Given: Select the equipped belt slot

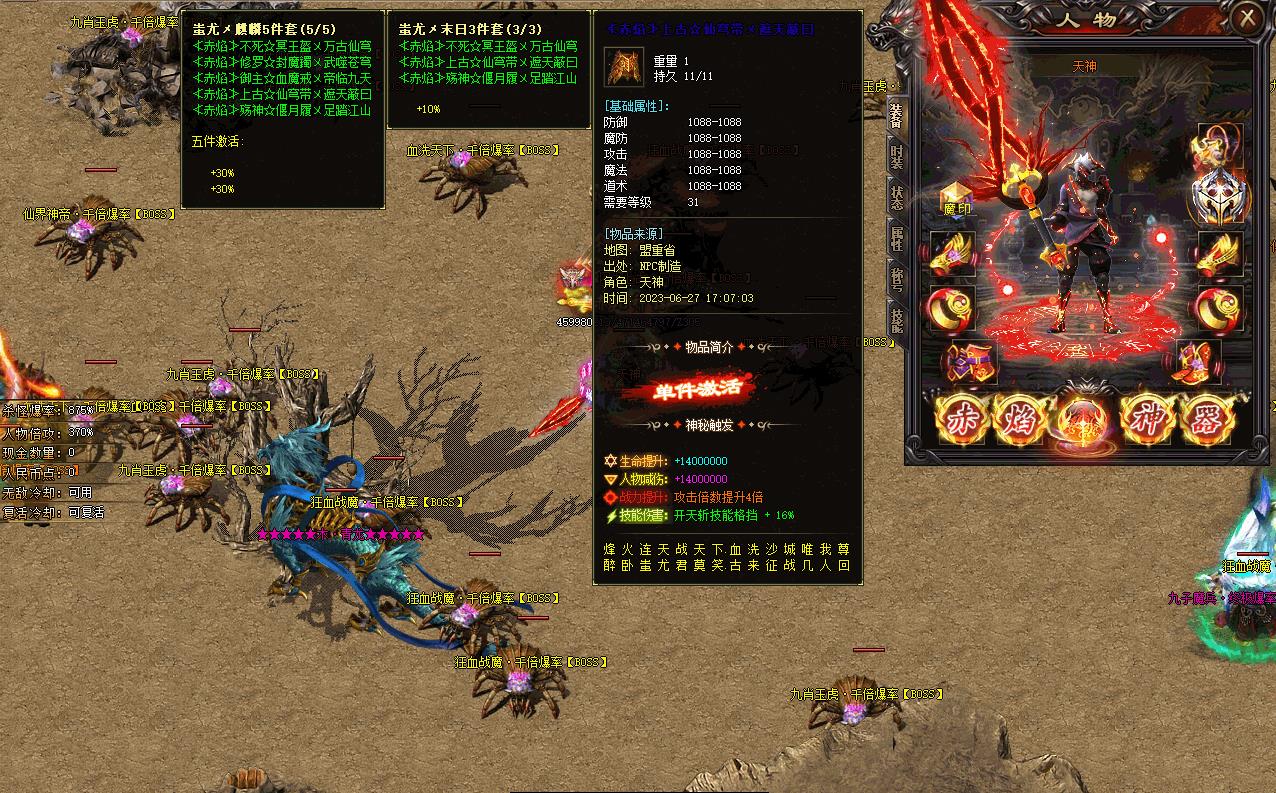Looking at the screenshot, I should (967, 362).
